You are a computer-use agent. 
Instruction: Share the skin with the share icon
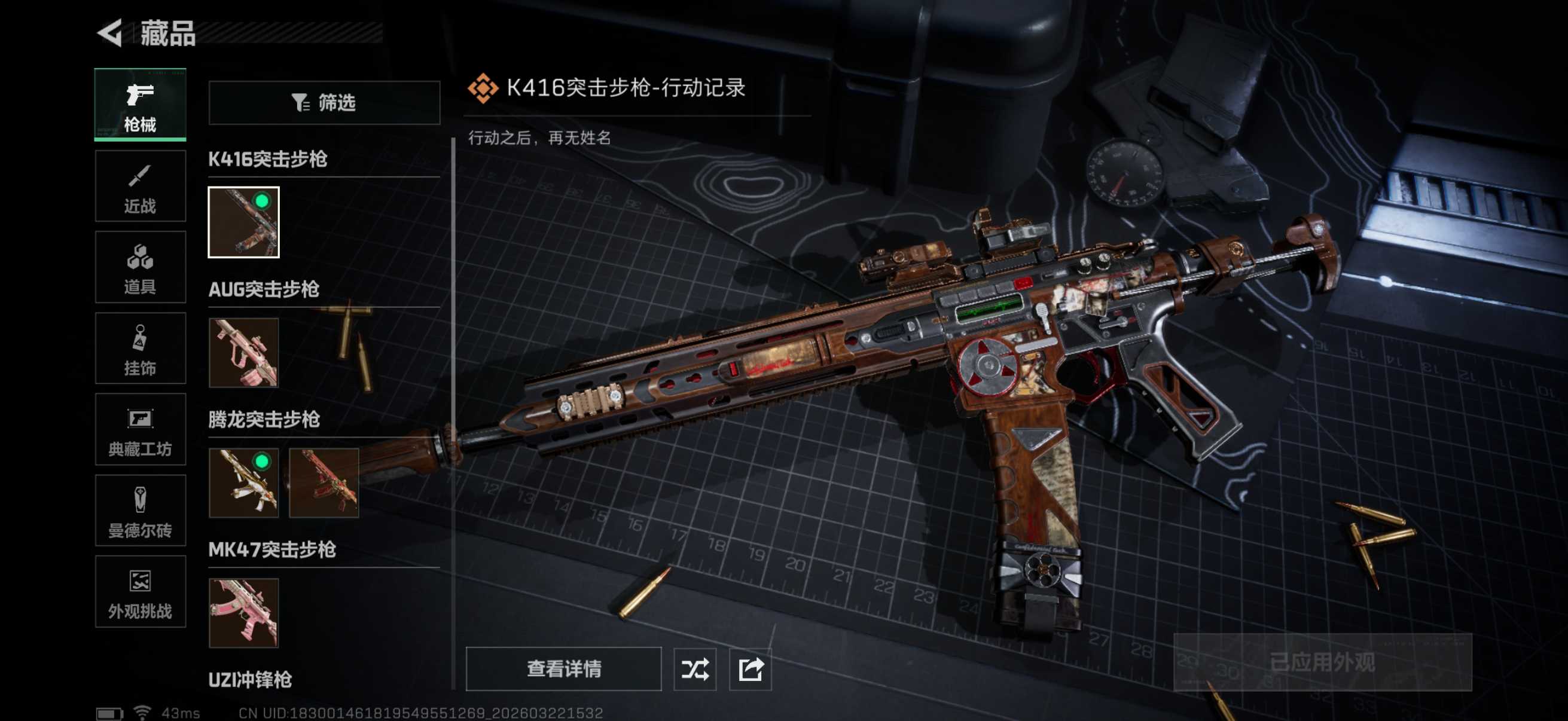click(x=750, y=668)
